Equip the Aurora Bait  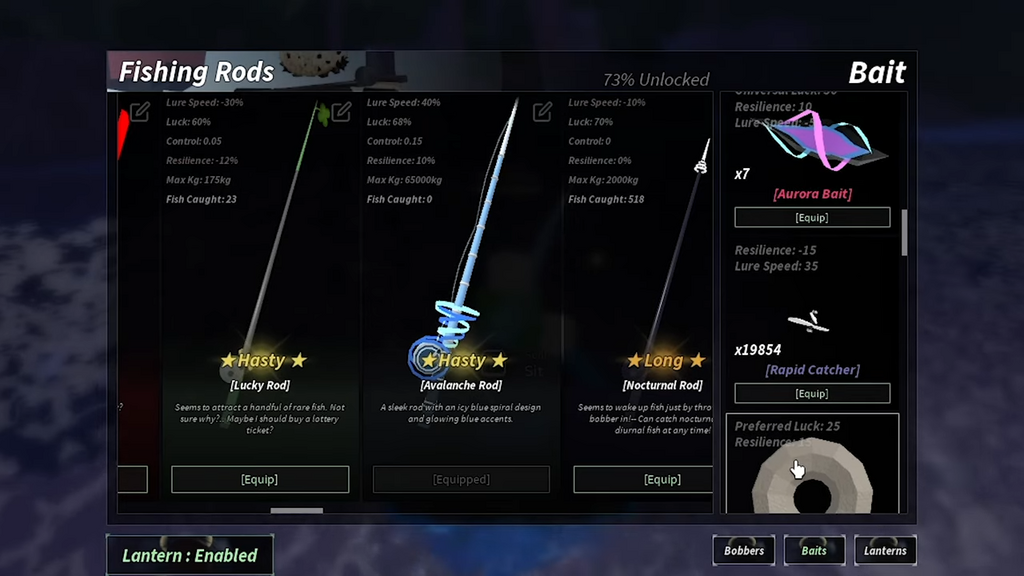[812, 217]
